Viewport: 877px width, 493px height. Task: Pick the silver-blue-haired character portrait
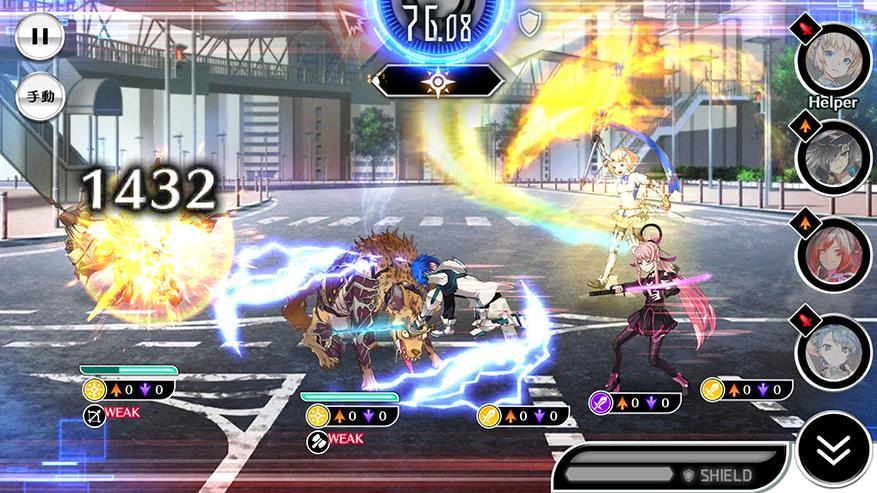832,351
